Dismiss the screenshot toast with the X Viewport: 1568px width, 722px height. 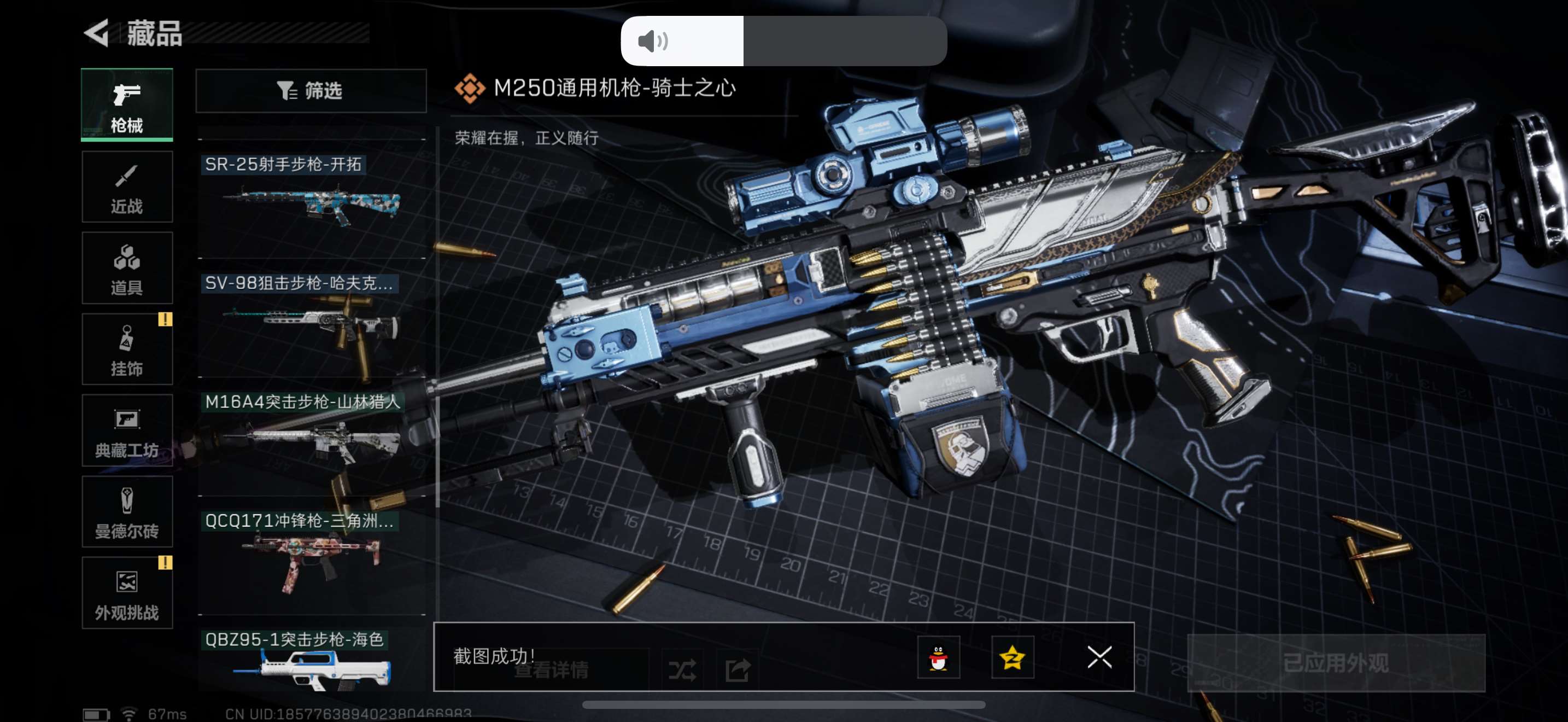click(x=1099, y=657)
